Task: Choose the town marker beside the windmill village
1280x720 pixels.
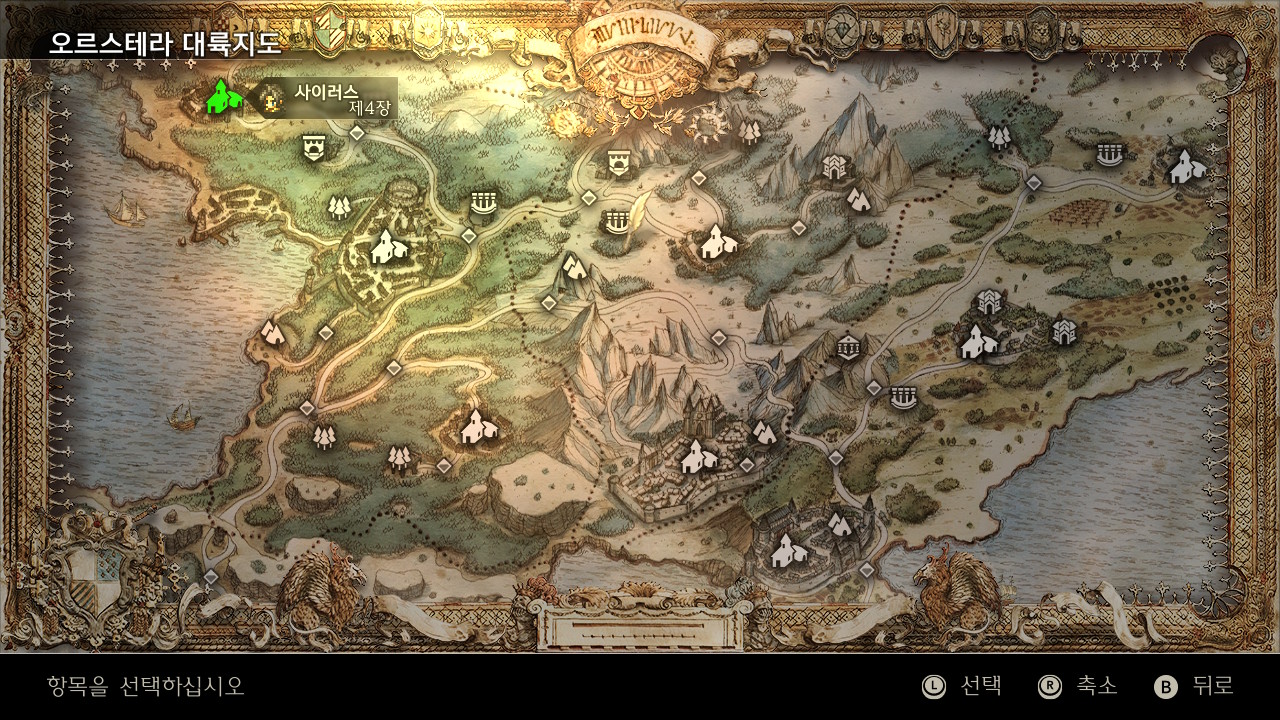Action: [x=1184, y=166]
